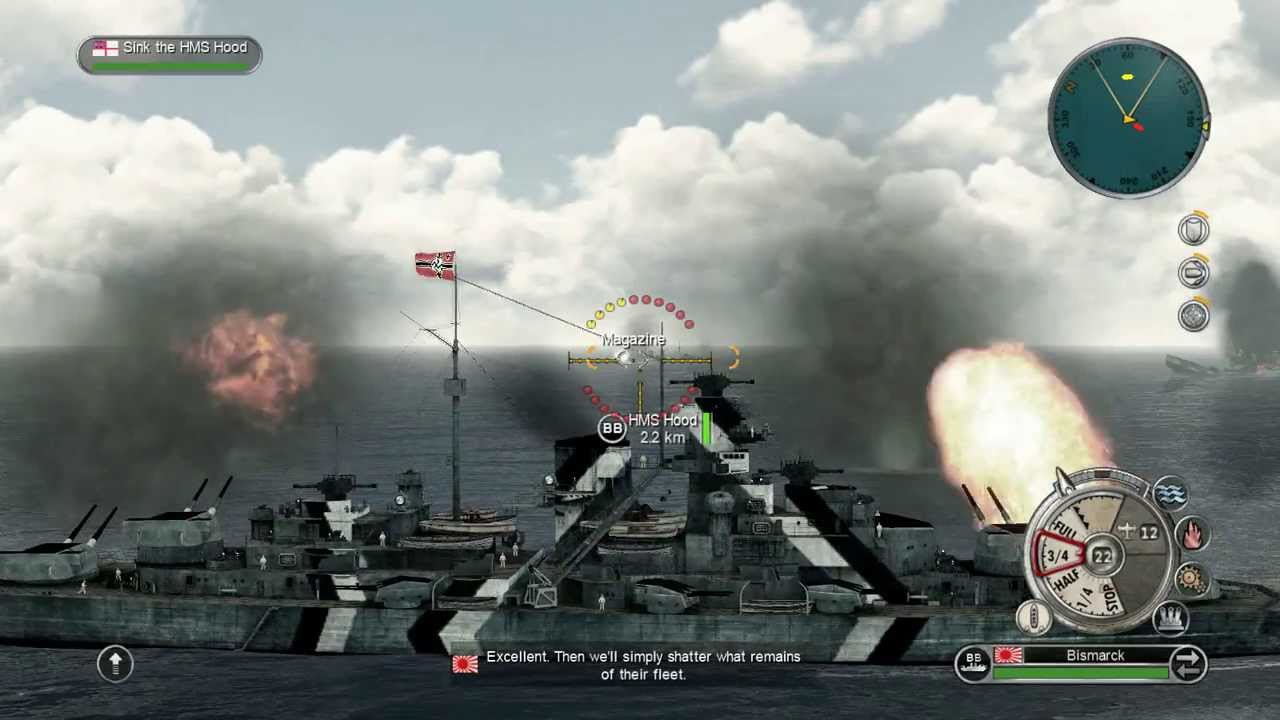
Task: Select the torpedo-shaped weapon icon
Action: (1193, 273)
